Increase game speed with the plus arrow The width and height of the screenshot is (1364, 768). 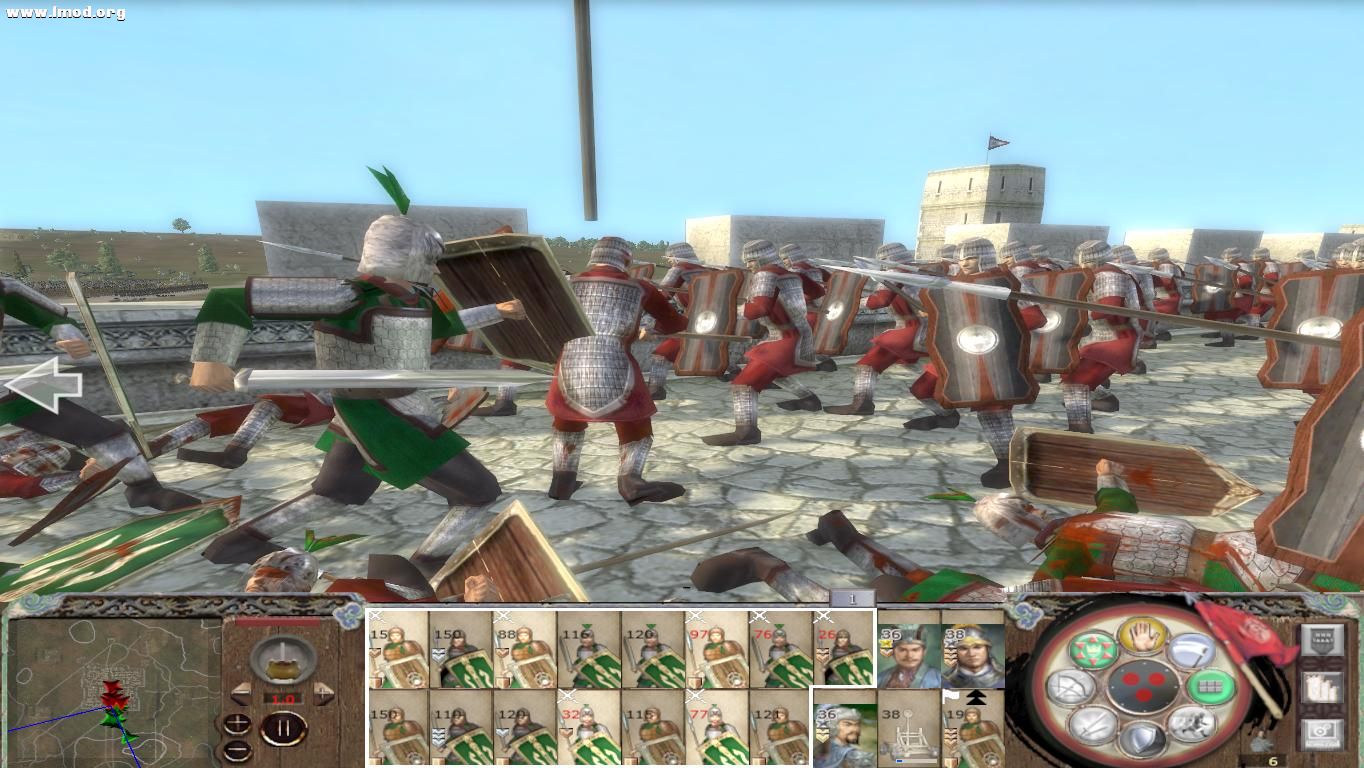coord(324,693)
